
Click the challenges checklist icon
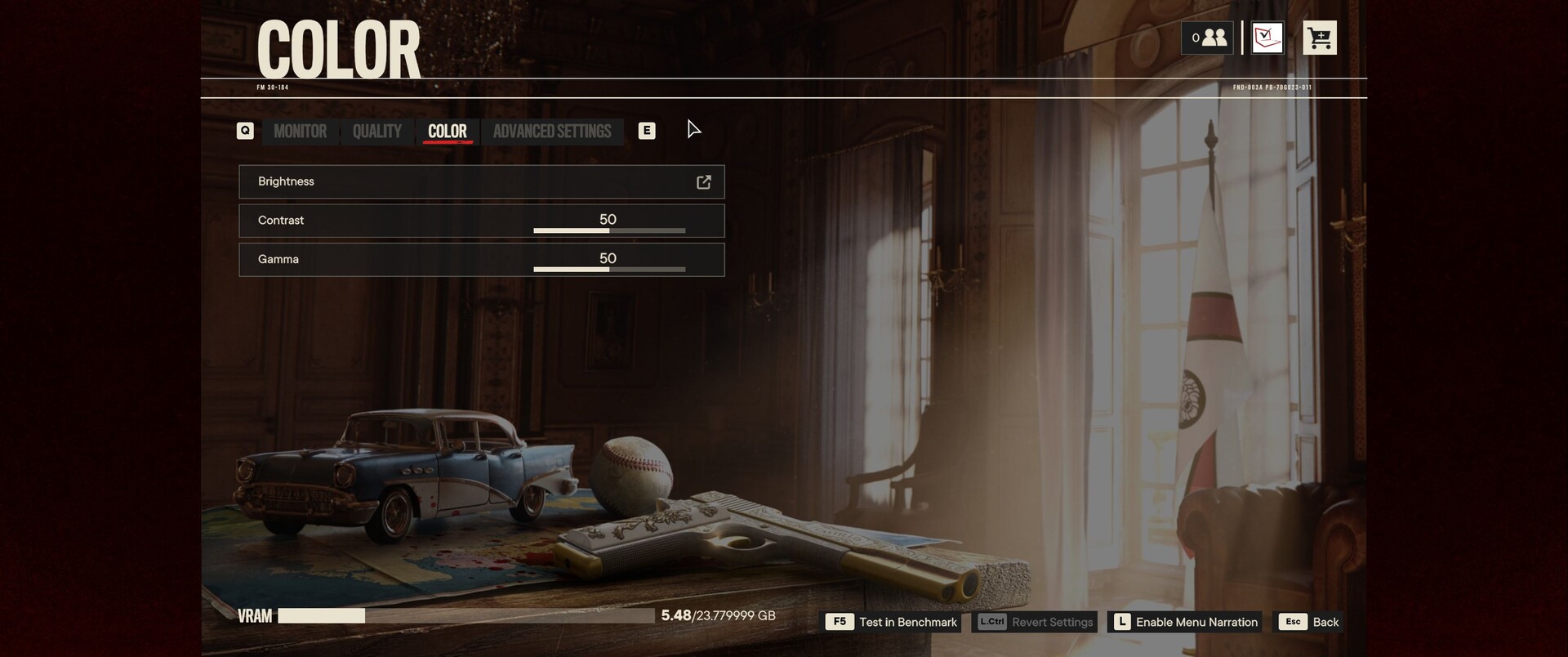pos(1267,38)
